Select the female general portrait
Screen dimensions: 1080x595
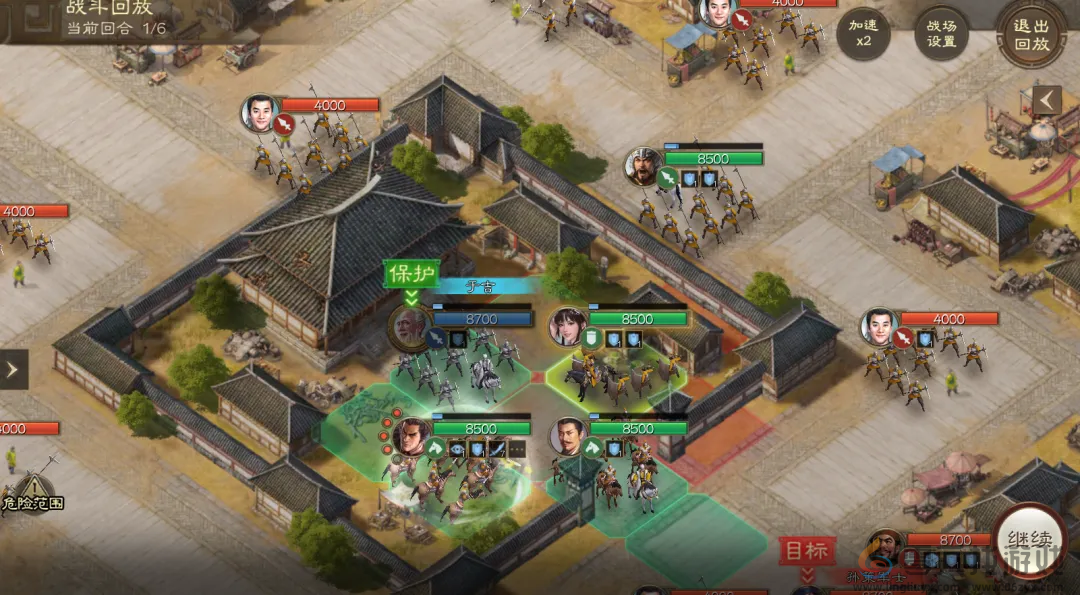pos(568,325)
